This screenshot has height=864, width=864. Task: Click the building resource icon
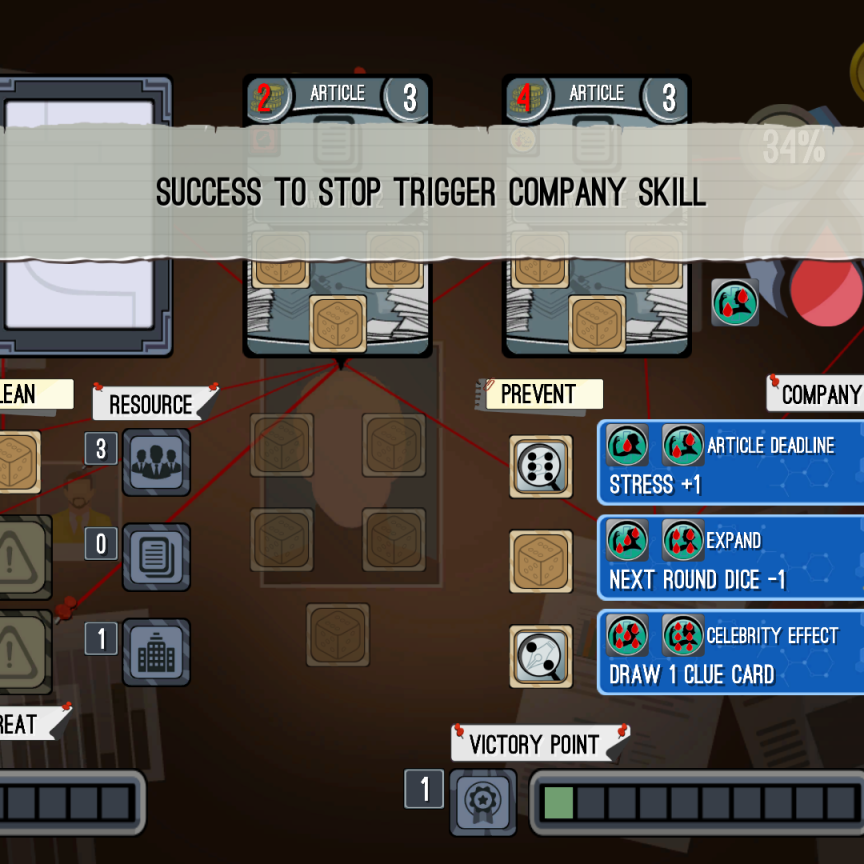pos(156,652)
